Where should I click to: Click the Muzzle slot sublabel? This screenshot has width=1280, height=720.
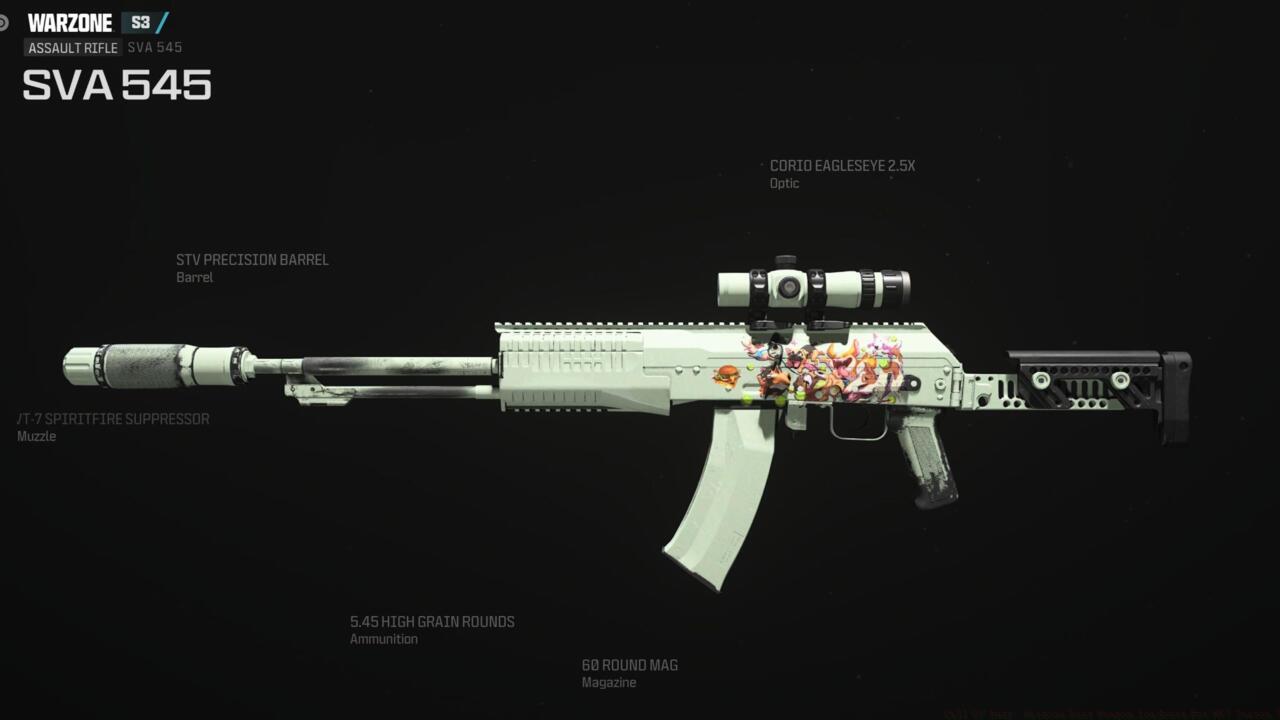[x=36, y=435]
